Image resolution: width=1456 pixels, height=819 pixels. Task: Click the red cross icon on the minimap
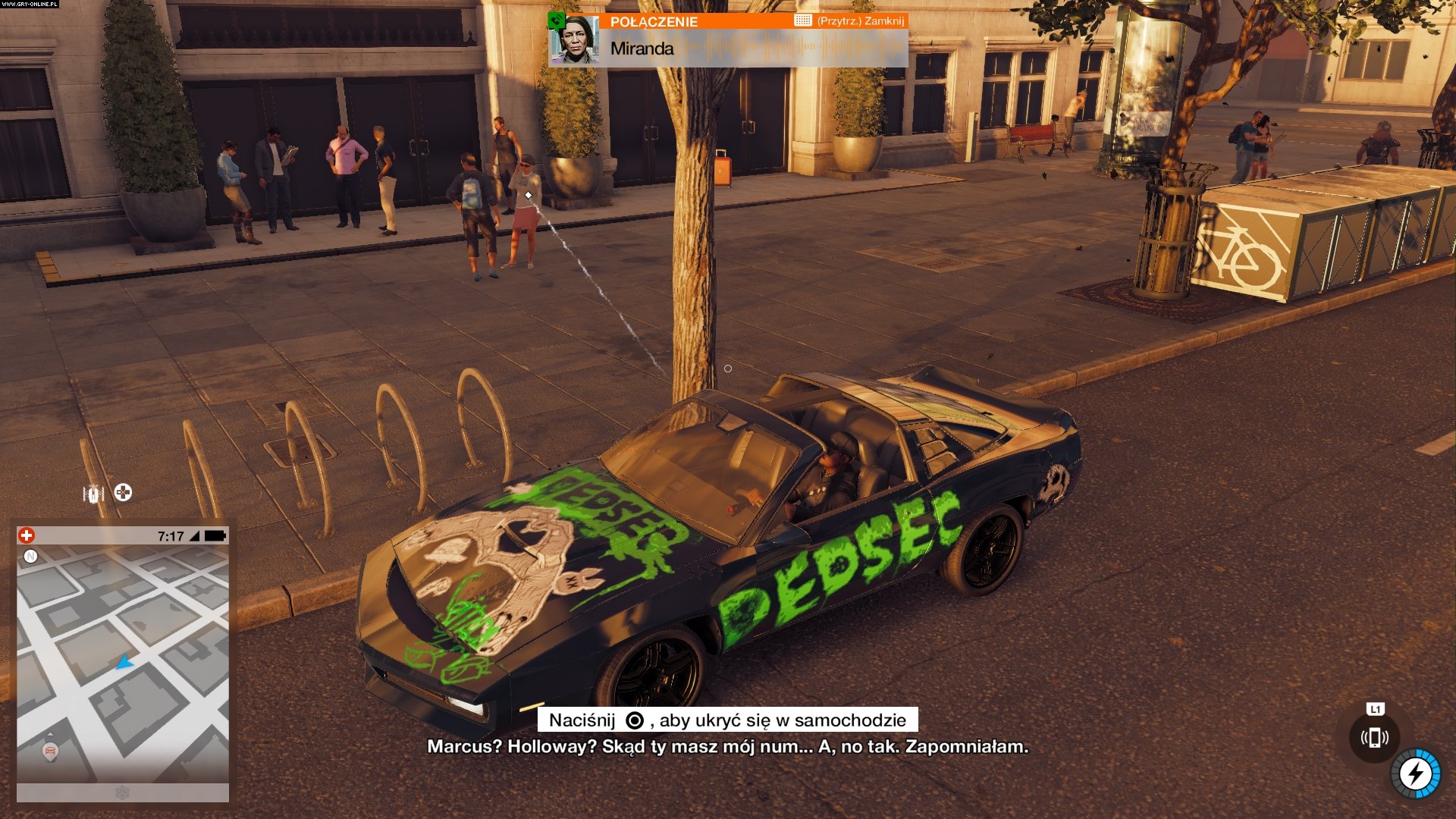pyautogui.click(x=27, y=535)
